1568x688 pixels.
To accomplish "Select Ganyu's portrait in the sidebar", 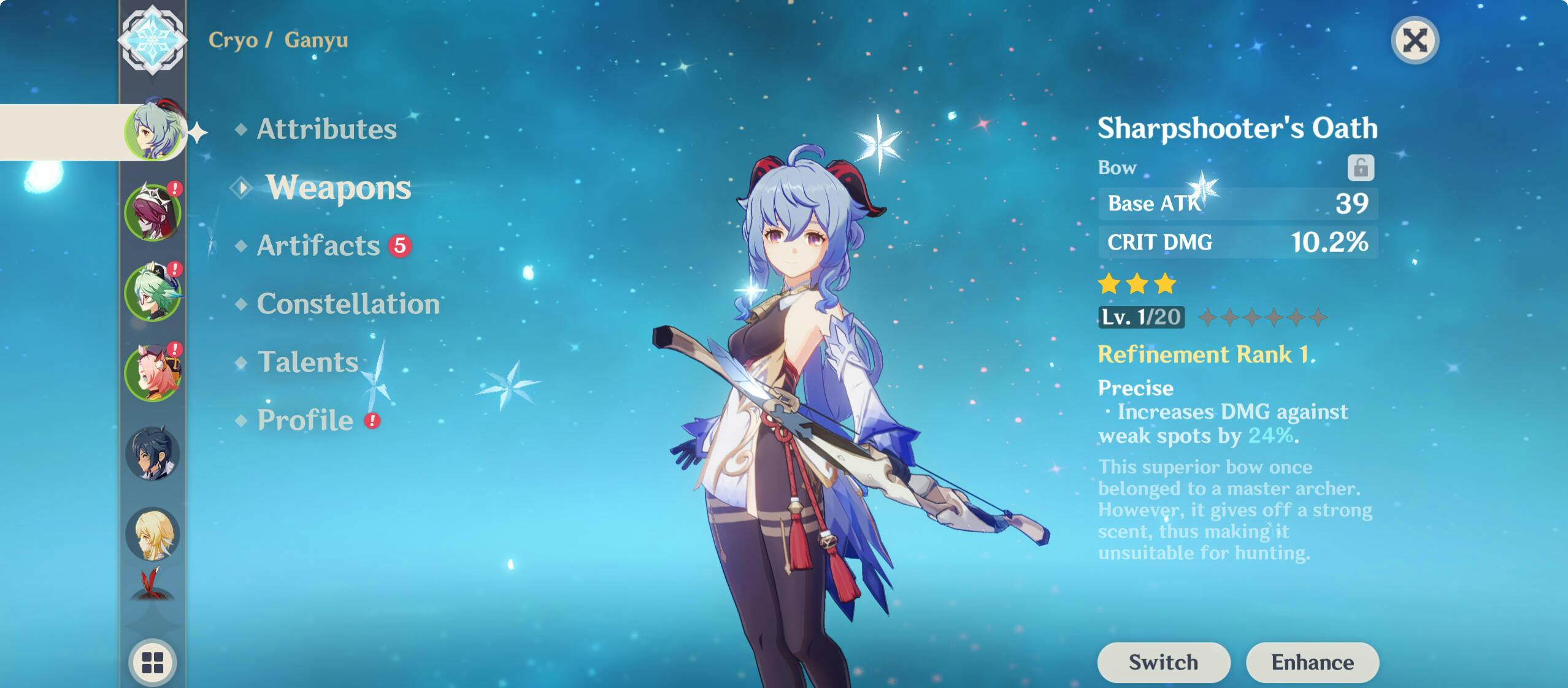I will coord(156,131).
